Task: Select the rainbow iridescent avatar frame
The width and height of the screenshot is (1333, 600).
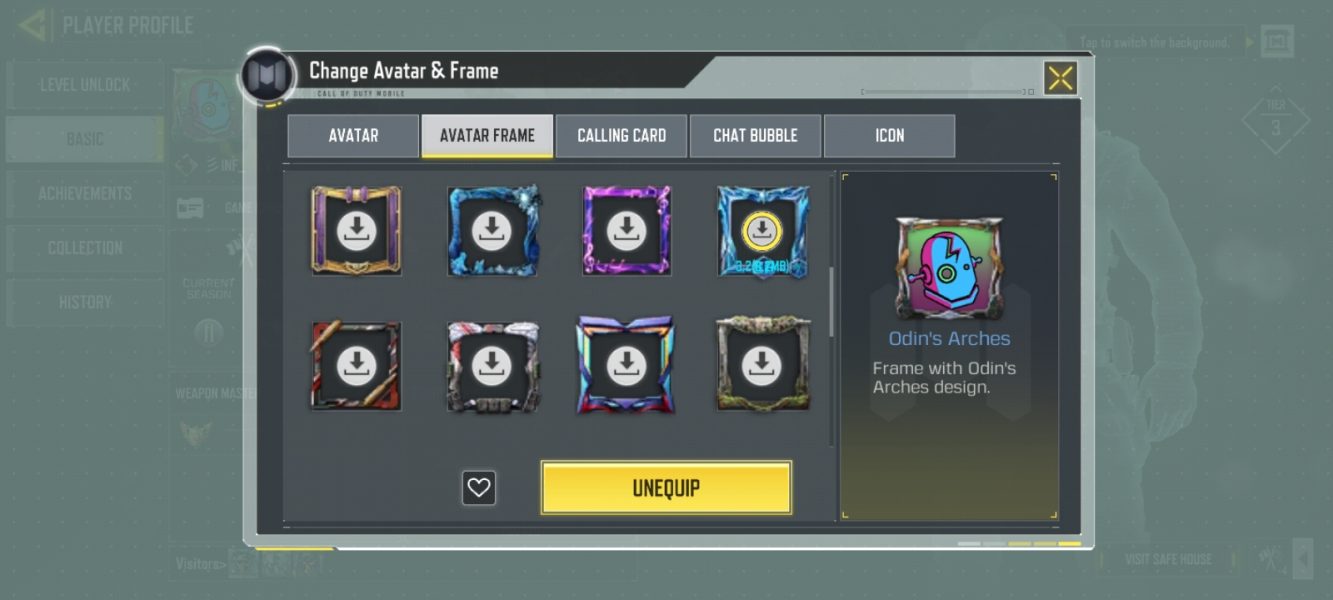Action: (626, 366)
